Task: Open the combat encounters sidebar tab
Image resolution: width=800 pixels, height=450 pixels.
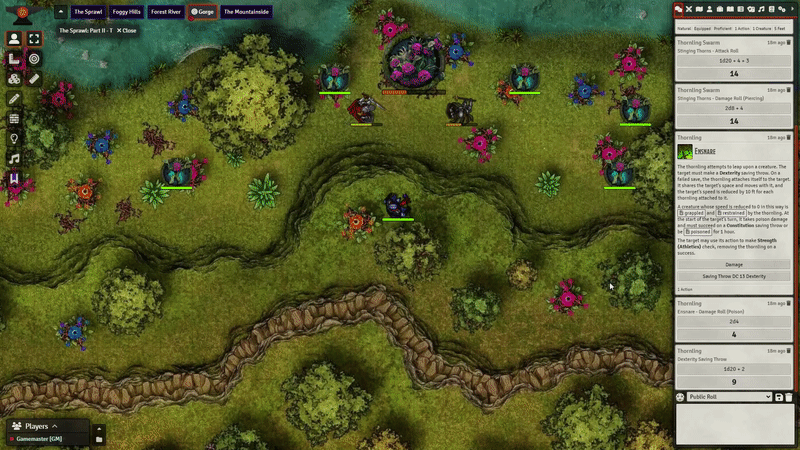Action: [x=689, y=9]
